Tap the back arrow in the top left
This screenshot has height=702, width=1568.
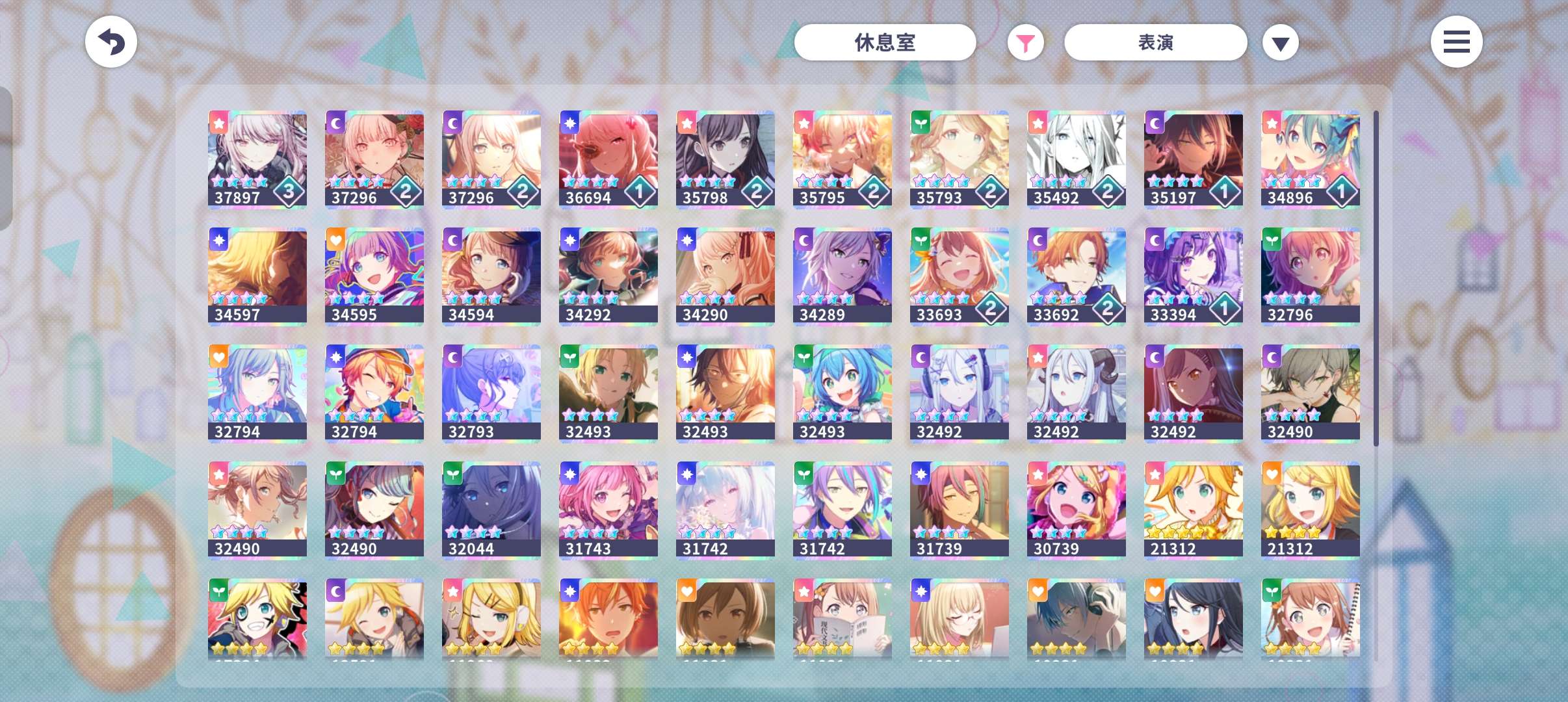click(111, 42)
